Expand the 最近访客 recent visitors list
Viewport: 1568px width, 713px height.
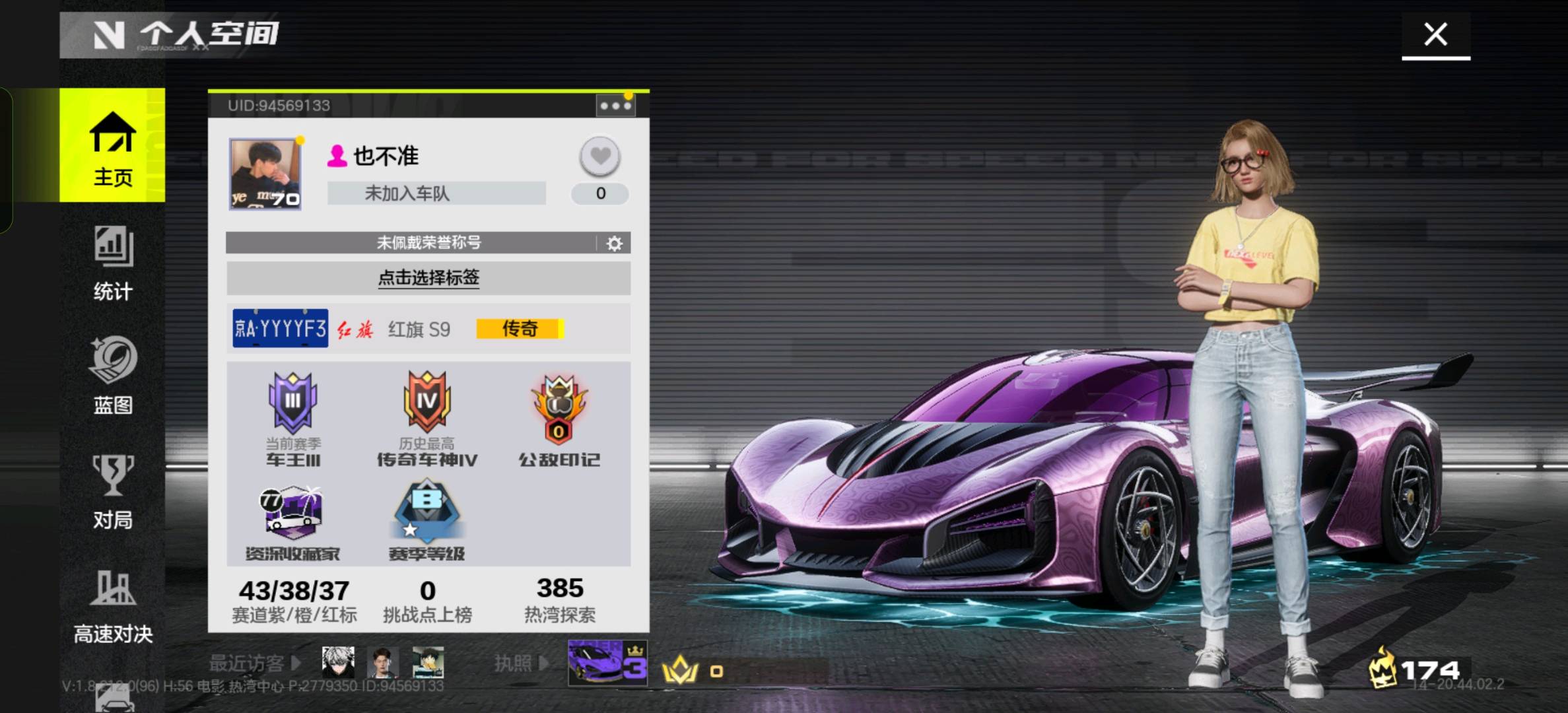[255, 663]
